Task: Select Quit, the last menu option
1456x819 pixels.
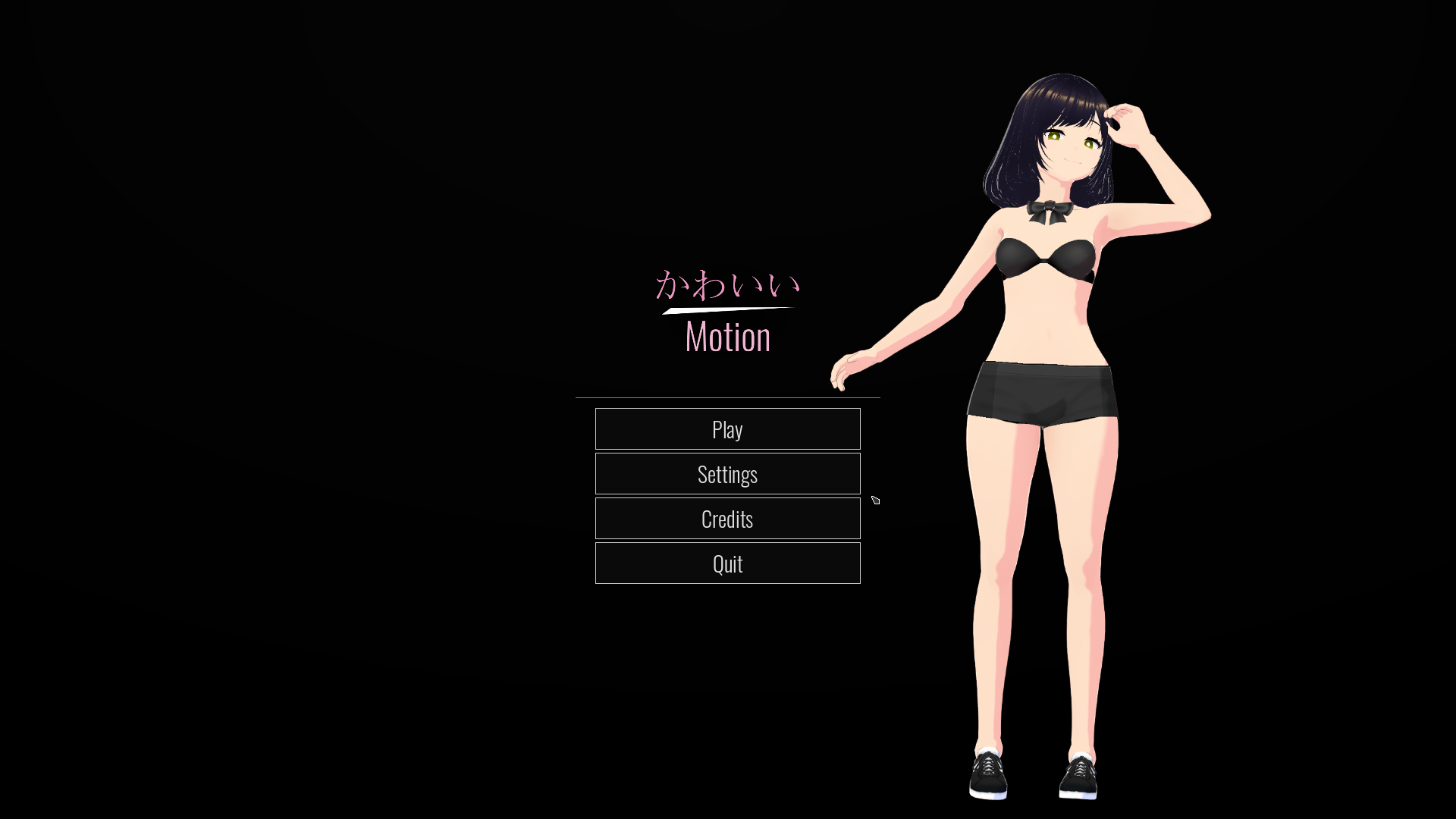Action: pyautogui.click(x=727, y=563)
